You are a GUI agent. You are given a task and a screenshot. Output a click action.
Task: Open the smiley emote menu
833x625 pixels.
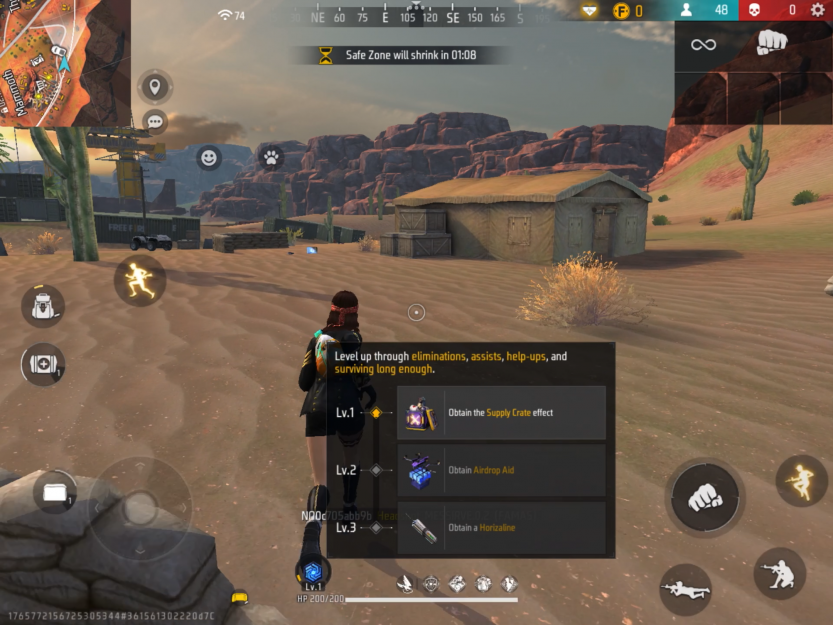click(x=208, y=157)
